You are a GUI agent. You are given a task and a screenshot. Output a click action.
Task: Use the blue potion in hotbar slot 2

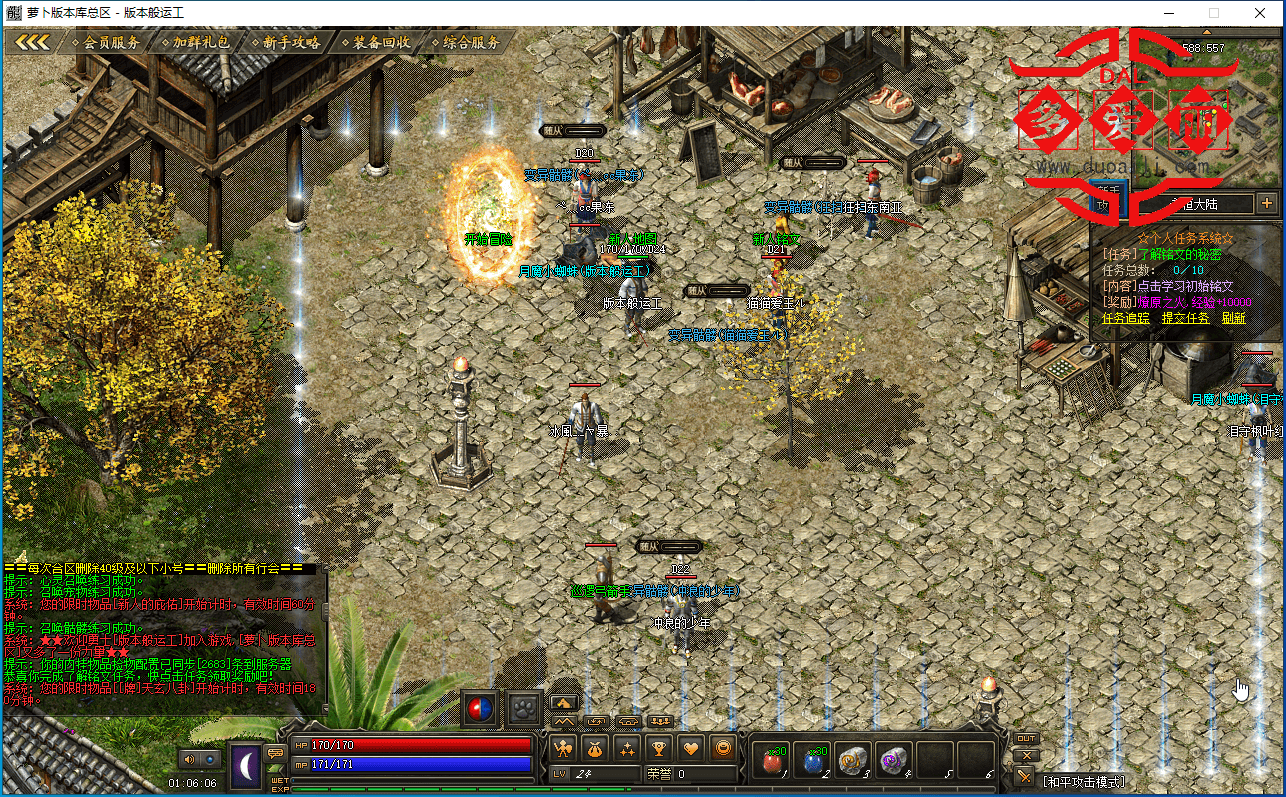tap(813, 762)
